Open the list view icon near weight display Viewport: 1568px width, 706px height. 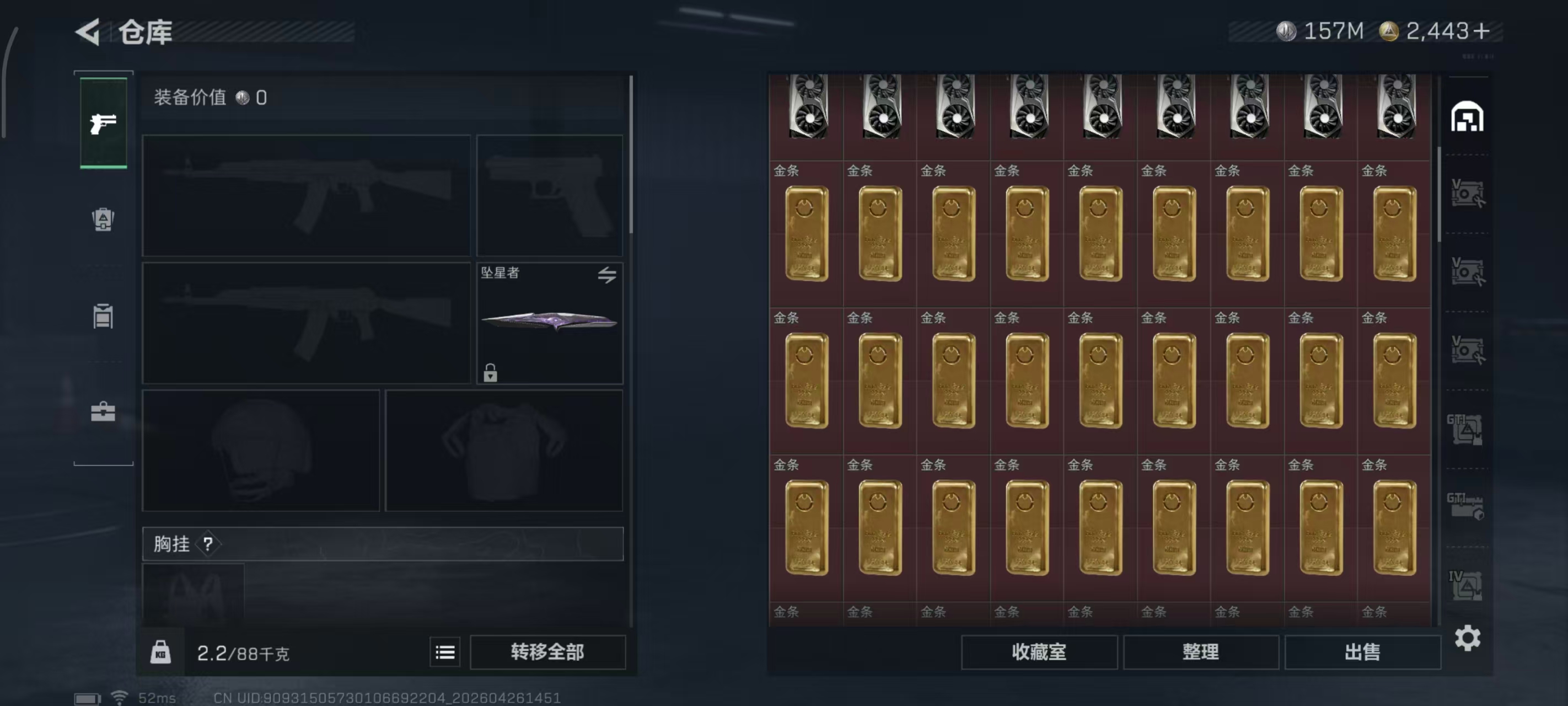tap(445, 652)
